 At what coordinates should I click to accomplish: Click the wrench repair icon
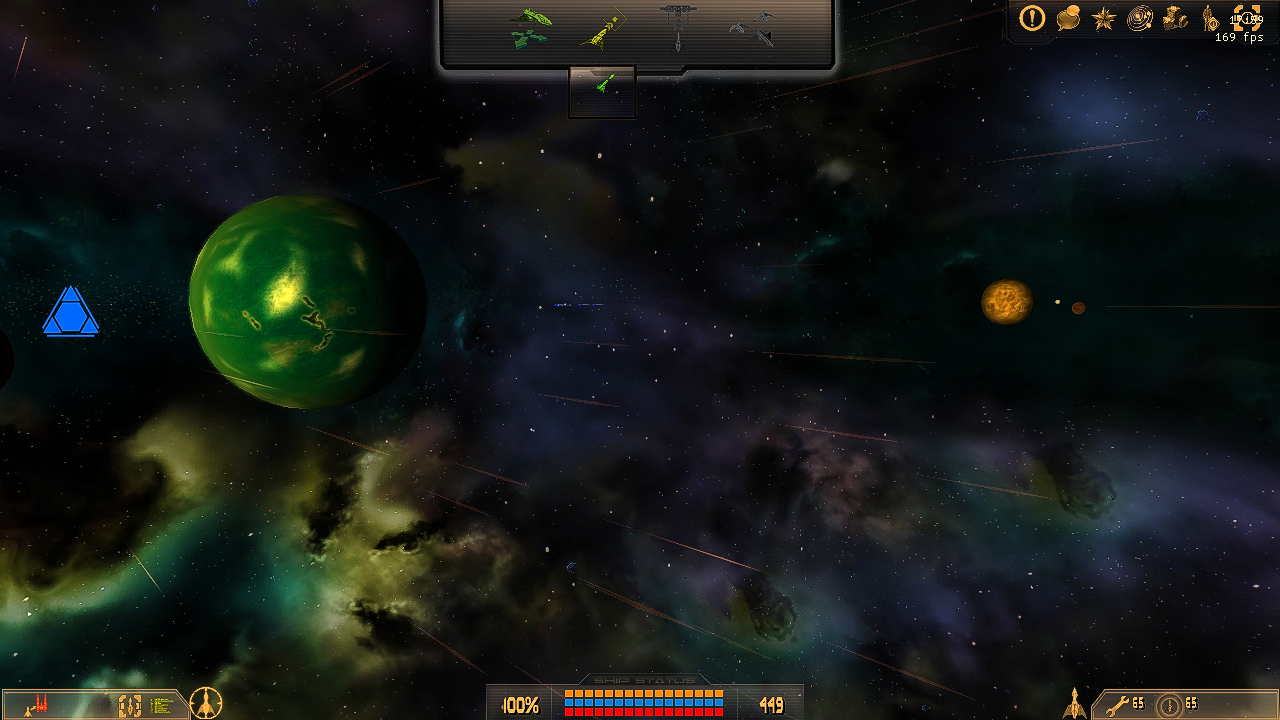1117,704
